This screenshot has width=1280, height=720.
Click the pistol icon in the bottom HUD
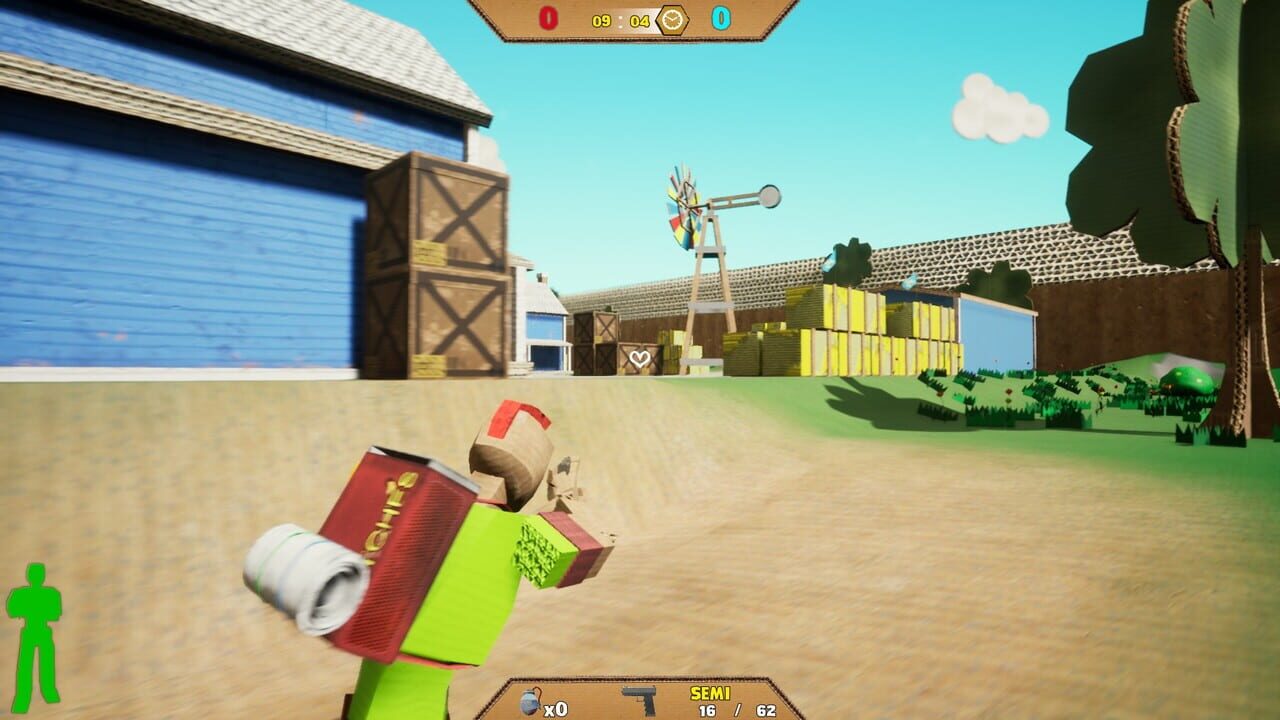(x=640, y=700)
